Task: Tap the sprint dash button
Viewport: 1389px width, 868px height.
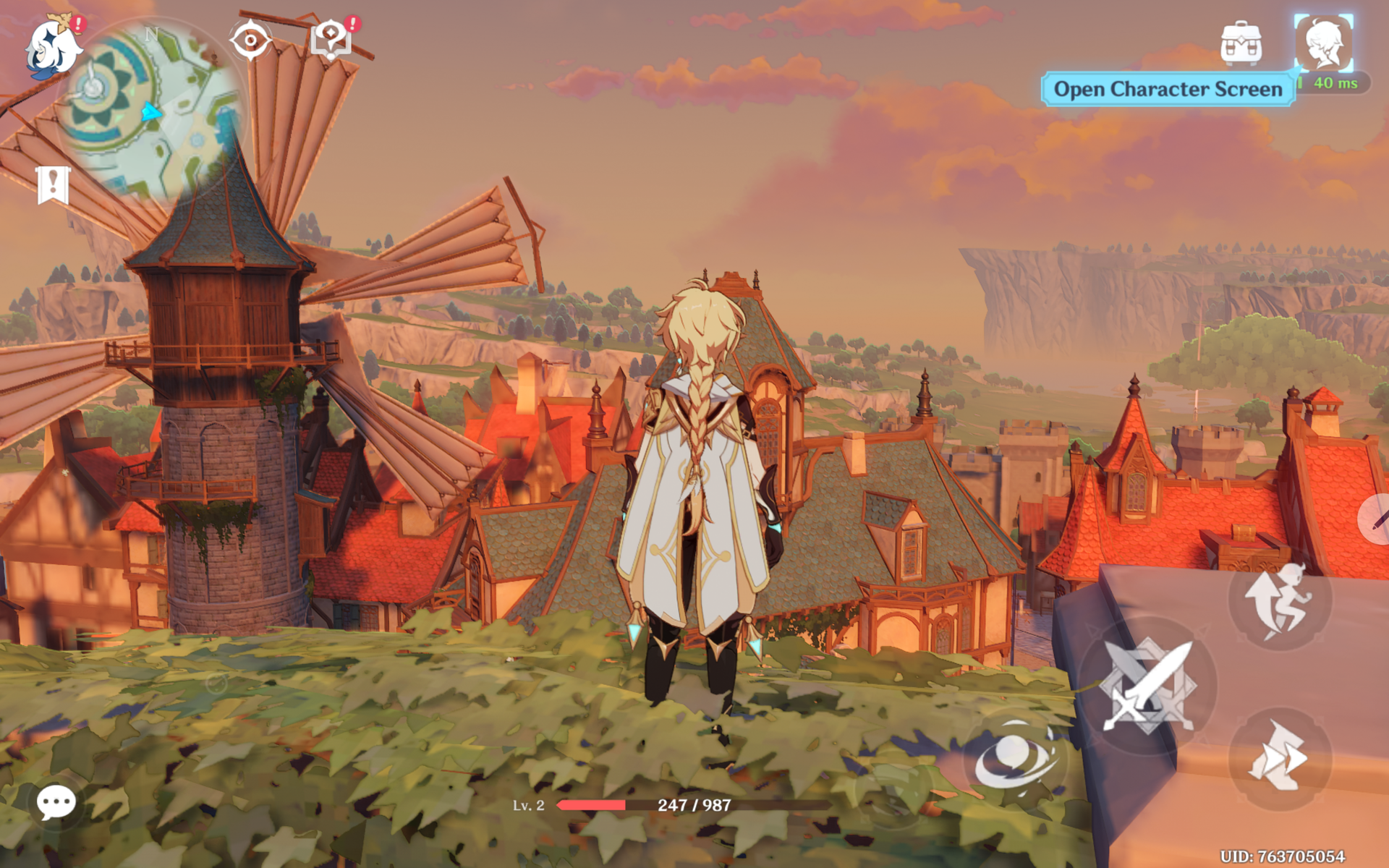Action: click(1279, 758)
